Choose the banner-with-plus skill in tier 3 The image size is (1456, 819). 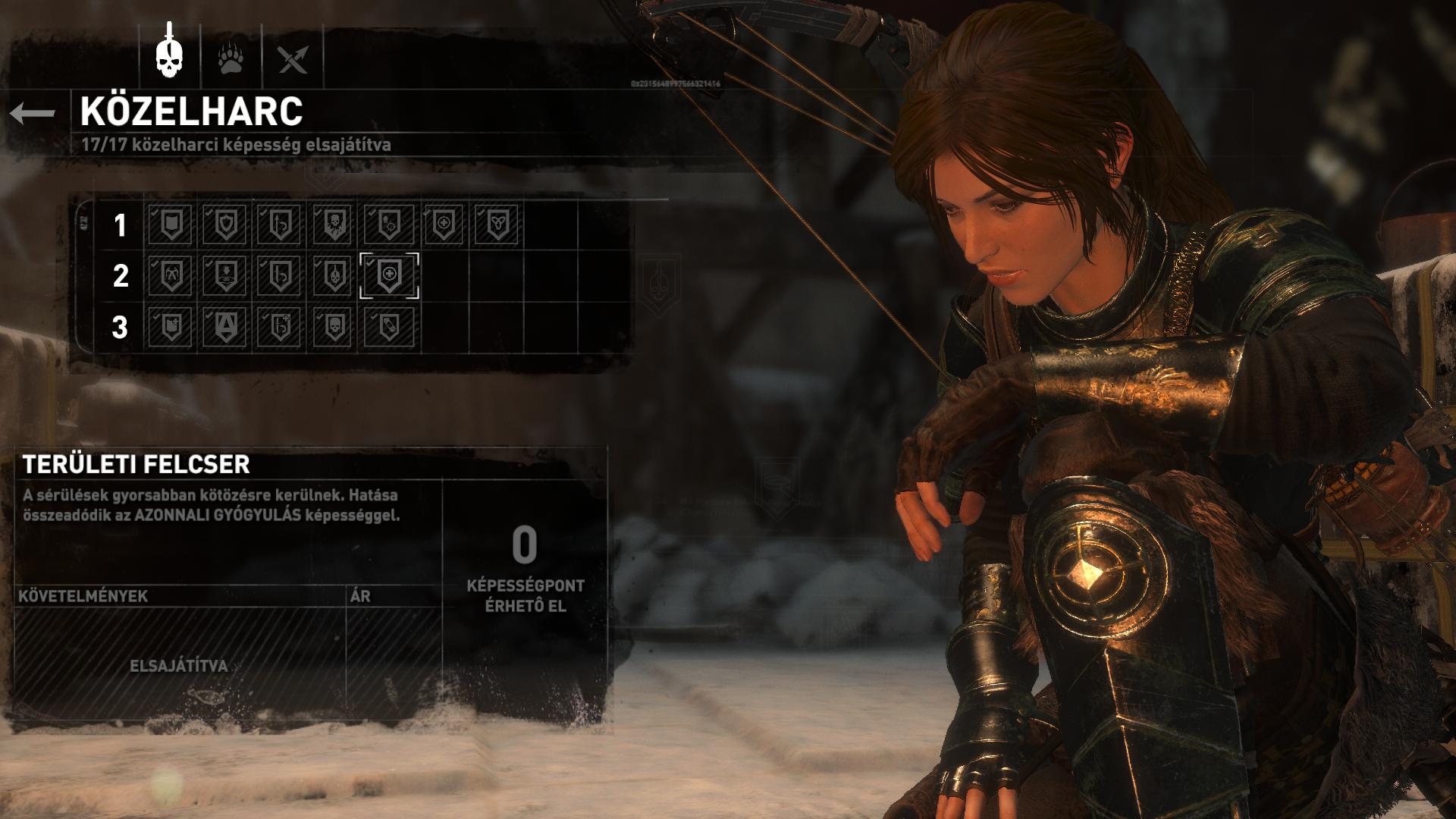click(171, 327)
